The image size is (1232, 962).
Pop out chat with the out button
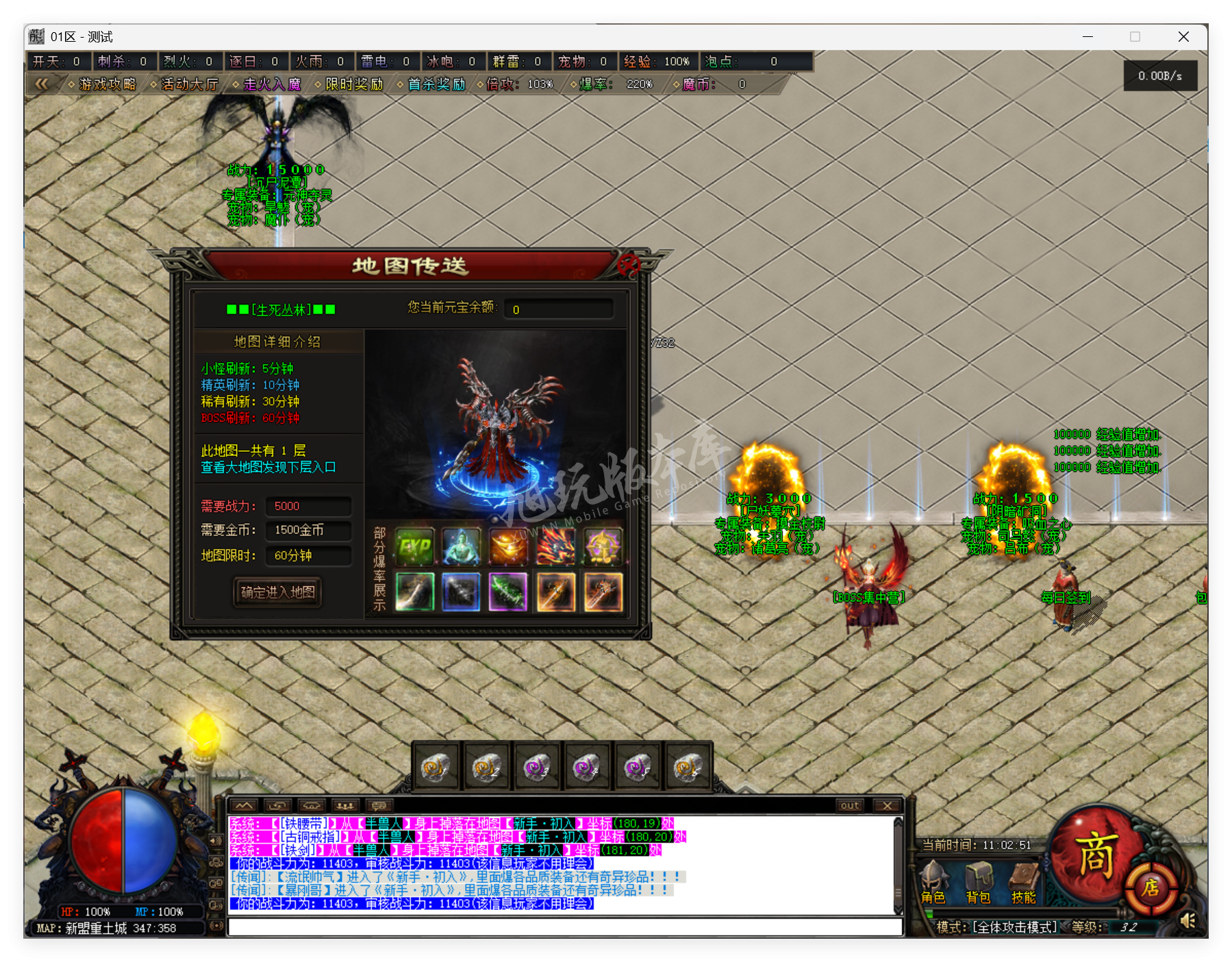[x=849, y=806]
